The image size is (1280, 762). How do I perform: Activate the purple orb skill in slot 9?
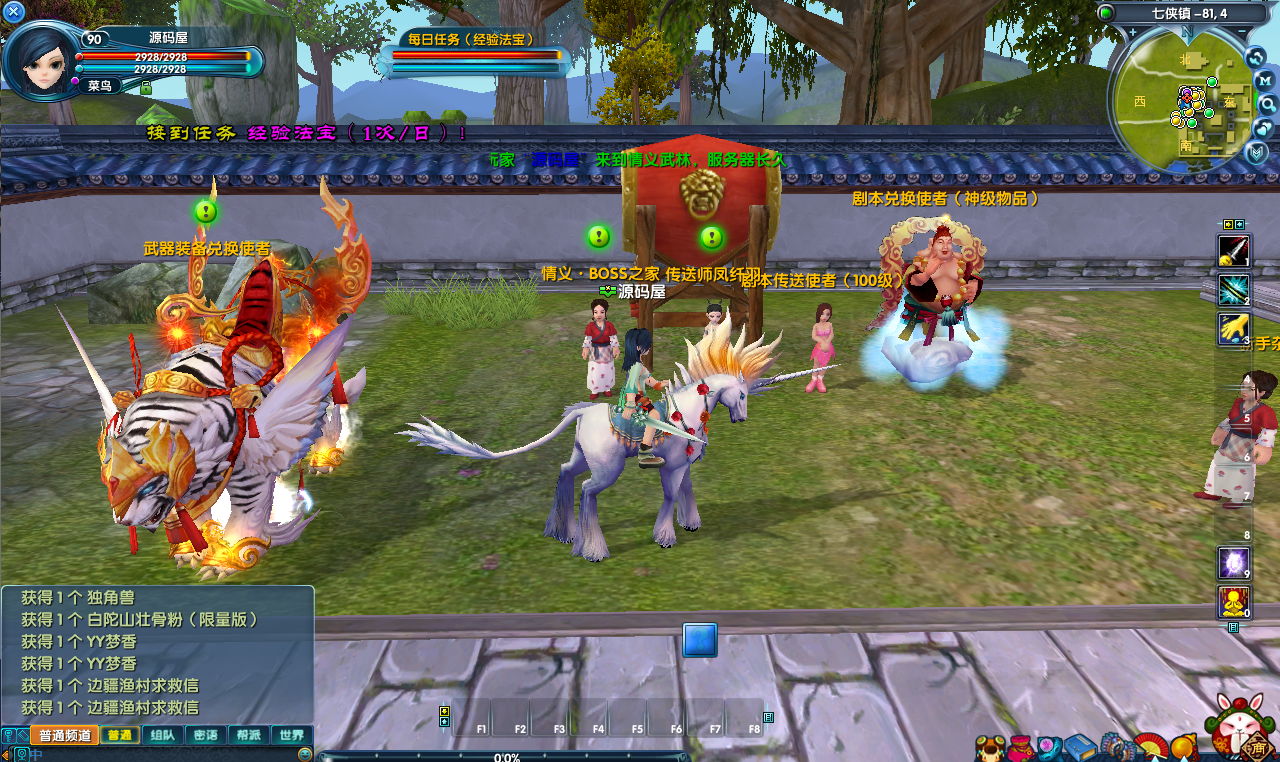[x=1233, y=563]
